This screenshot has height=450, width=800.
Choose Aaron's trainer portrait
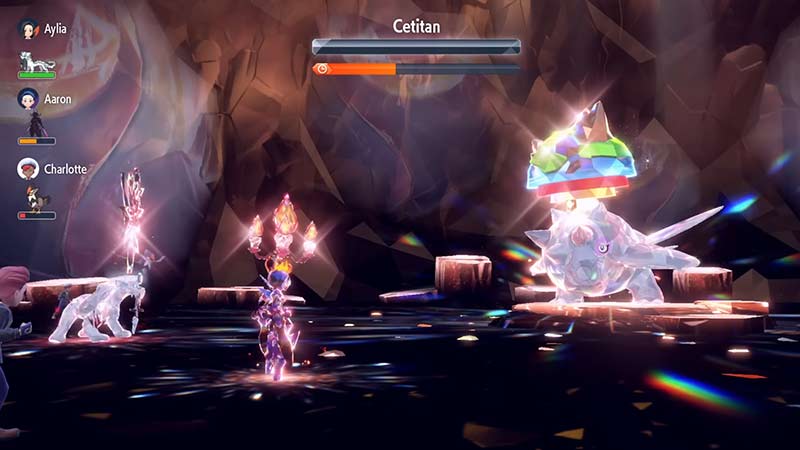click(x=28, y=99)
